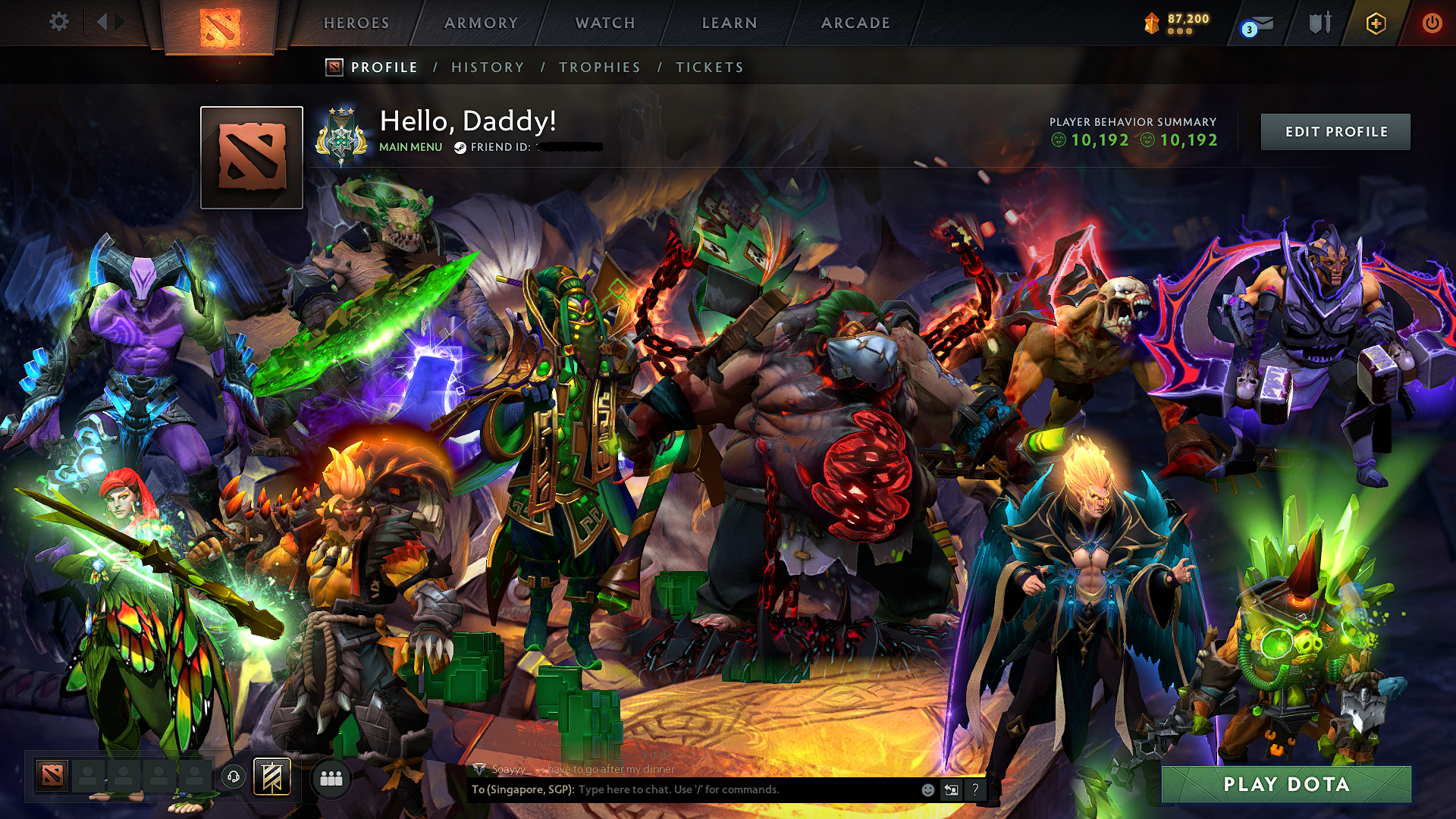Toggle the friends list panel
Image resolution: width=1456 pixels, height=819 pixels.
331,777
